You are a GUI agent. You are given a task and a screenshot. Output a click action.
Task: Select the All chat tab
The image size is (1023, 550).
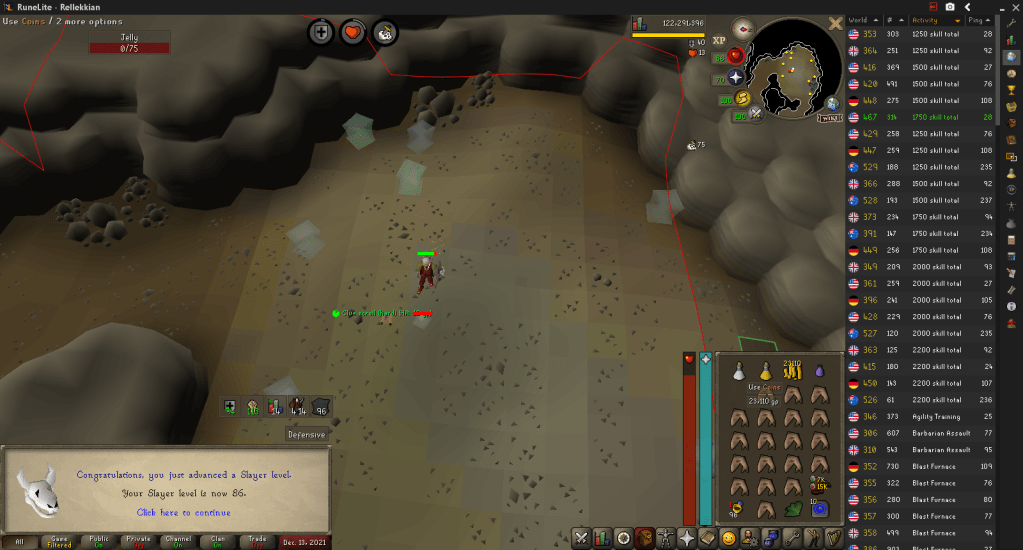pyautogui.click(x=19, y=541)
